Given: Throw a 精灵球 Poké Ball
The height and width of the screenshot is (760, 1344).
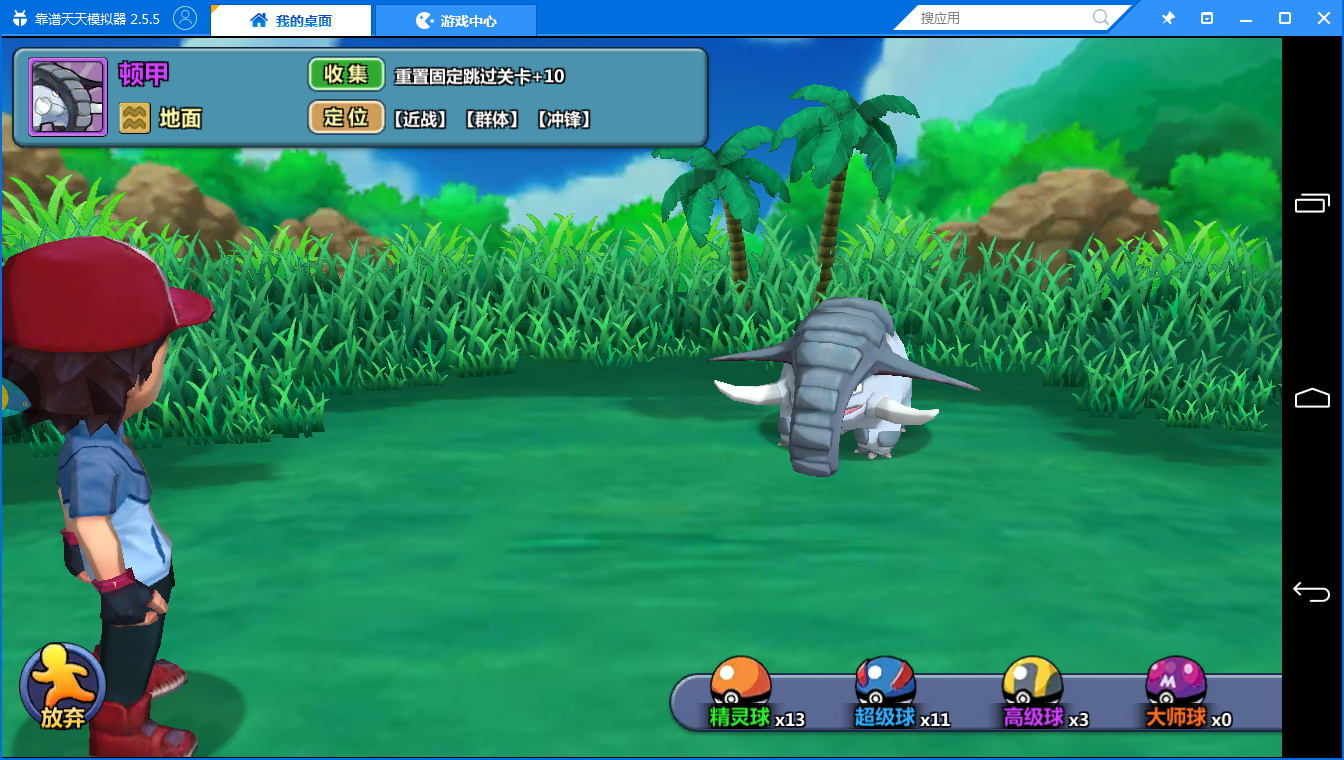Looking at the screenshot, I should tap(741, 689).
